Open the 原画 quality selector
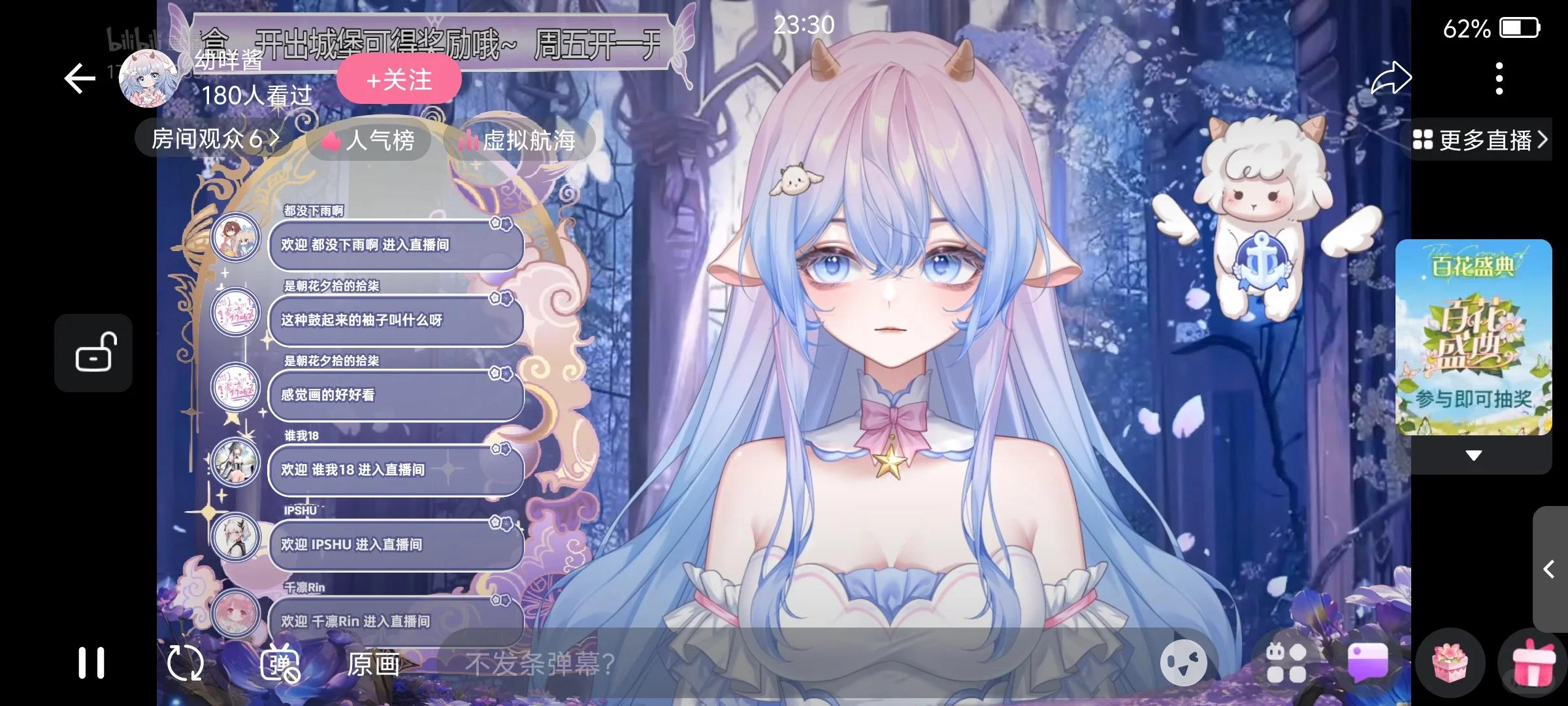1568x706 pixels. point(374,662)
